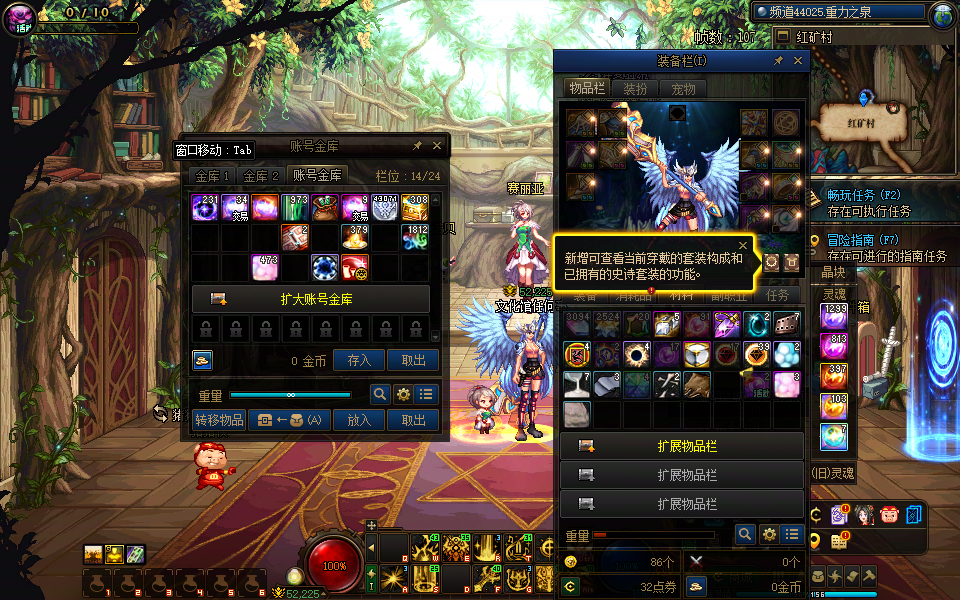This screenshot has height=600, width=960.
Task: Open the 宠物 pet tab
Action: click(x=683, y=88)
